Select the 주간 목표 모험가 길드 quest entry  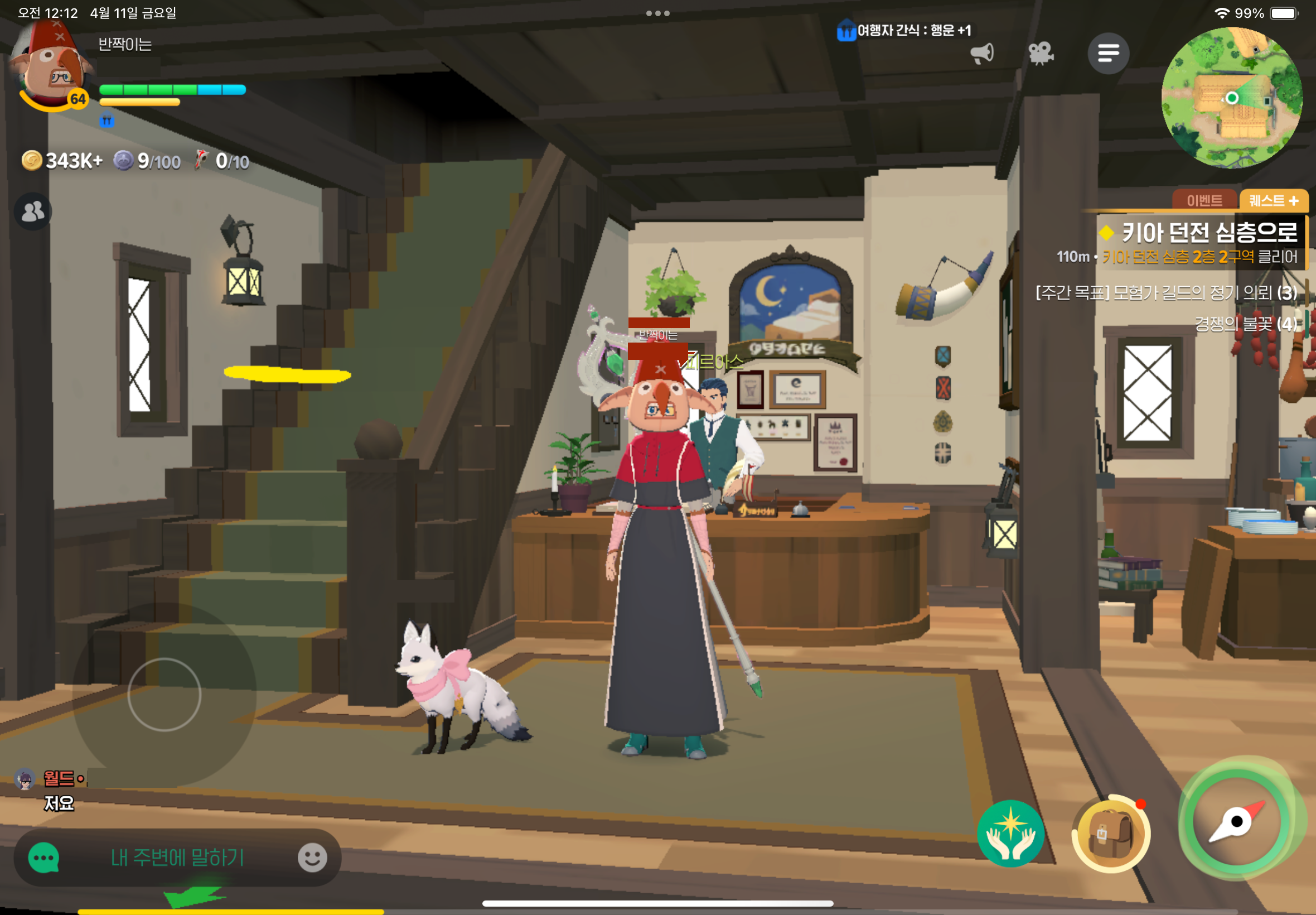[1166, 293]
